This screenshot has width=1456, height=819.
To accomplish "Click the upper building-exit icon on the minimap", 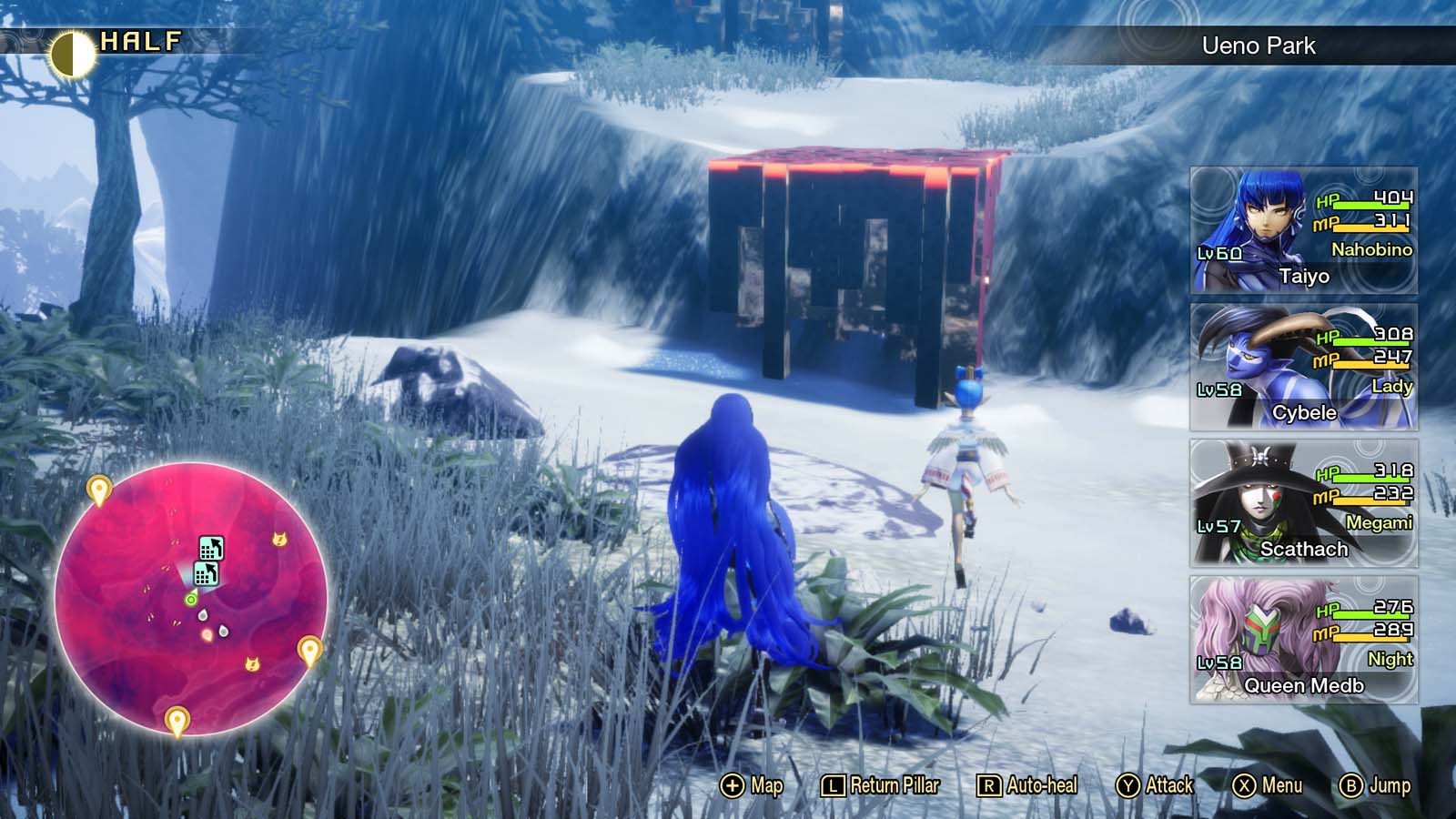I will click(211, 547).
